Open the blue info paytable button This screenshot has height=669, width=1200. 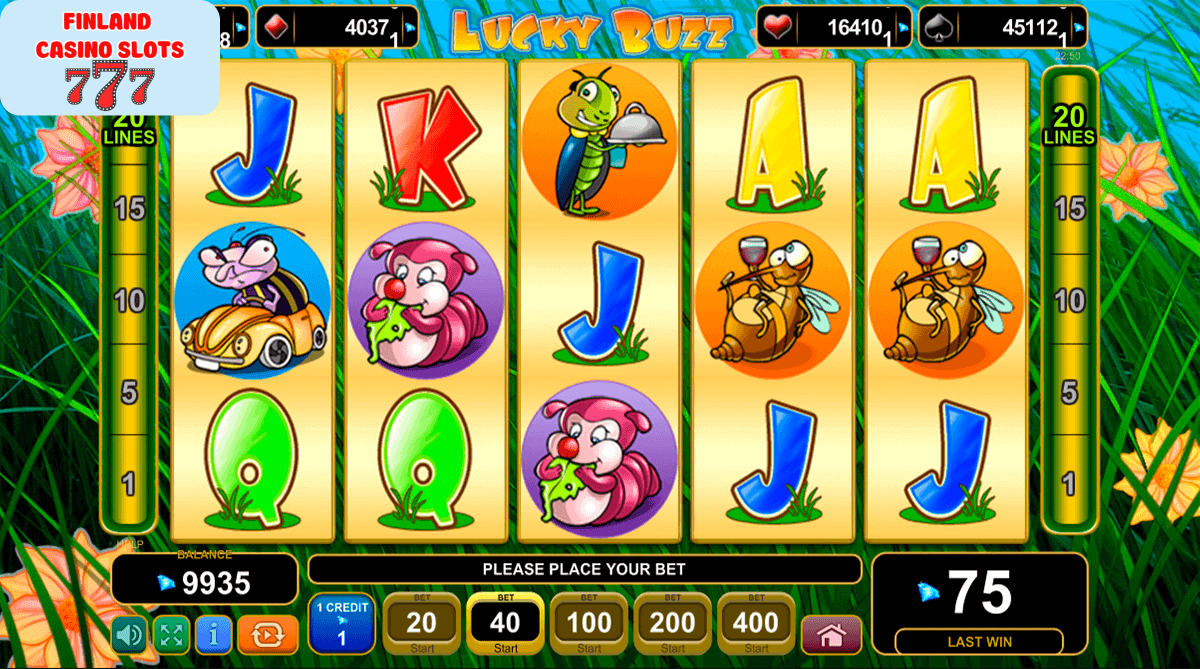[x=214, y=635]
